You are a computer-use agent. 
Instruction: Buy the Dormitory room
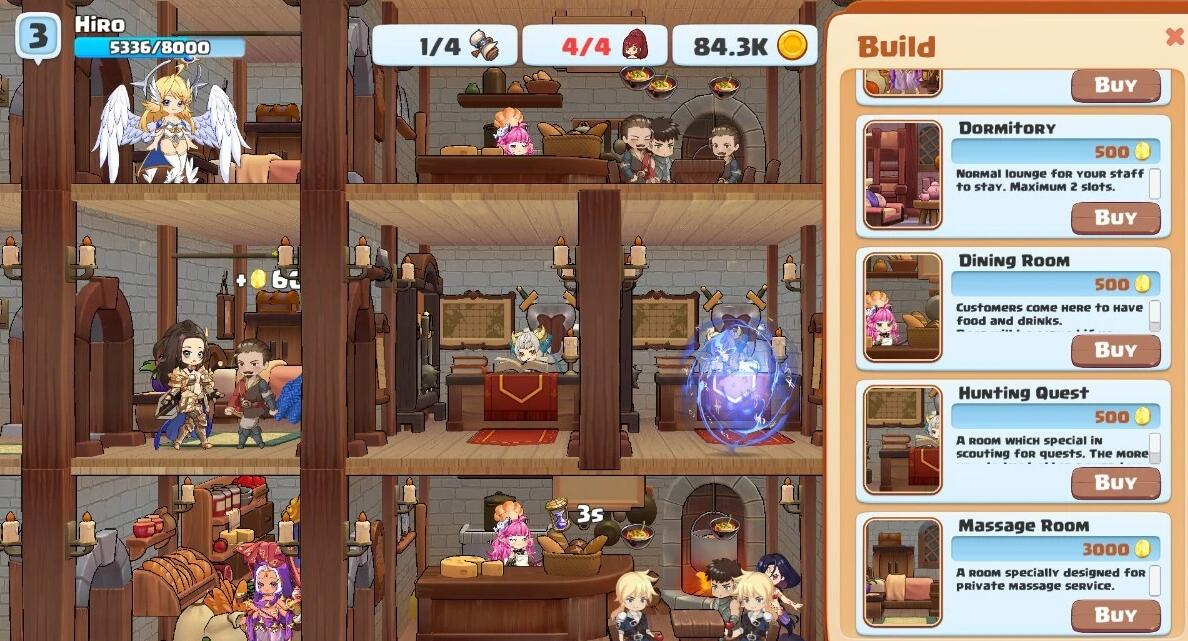(1115, 218)
